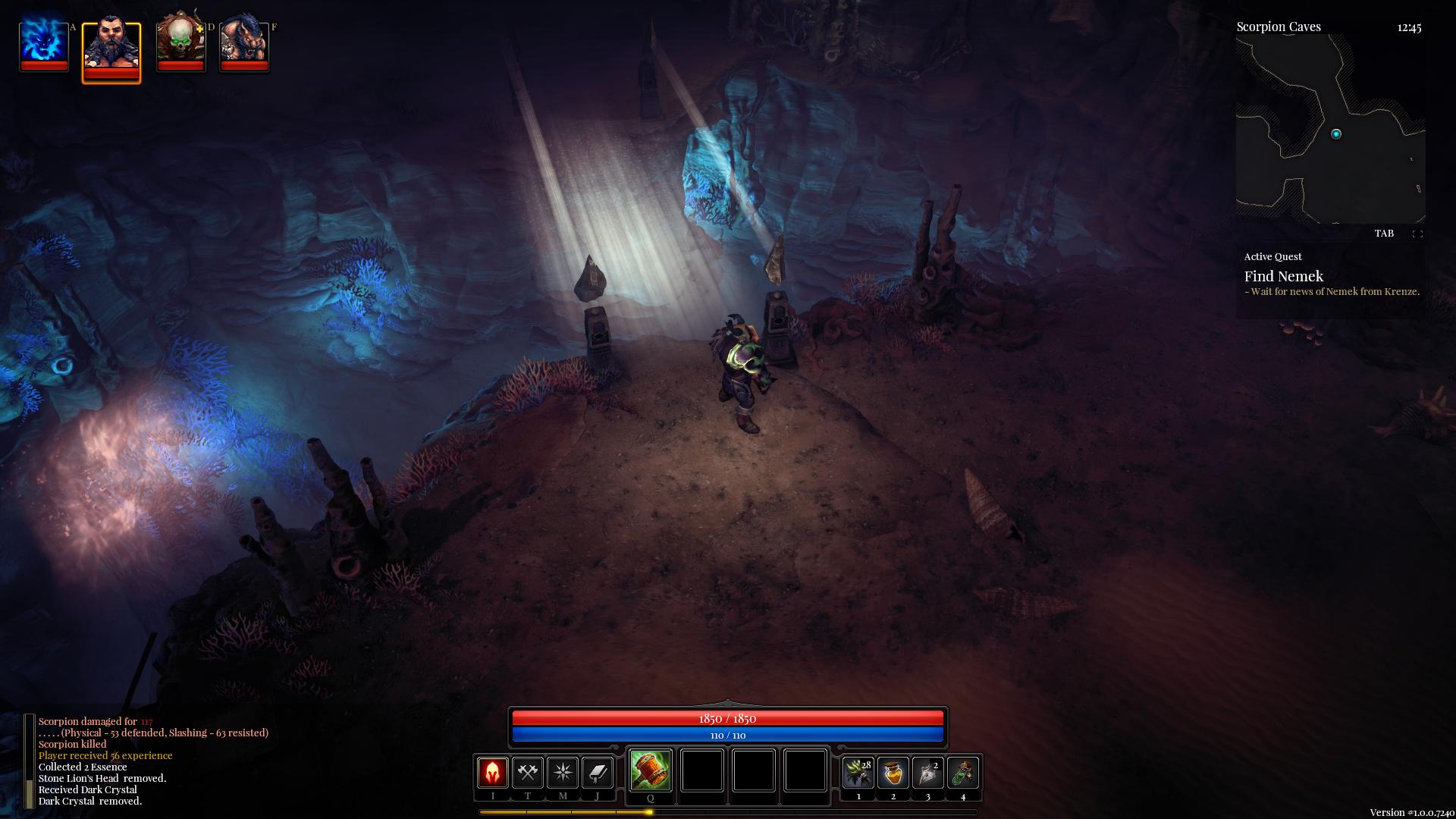This screenshot has height=819, width=1456.
Task: Use the herb bundle with 28 count
Action: (x=858, y=773)
